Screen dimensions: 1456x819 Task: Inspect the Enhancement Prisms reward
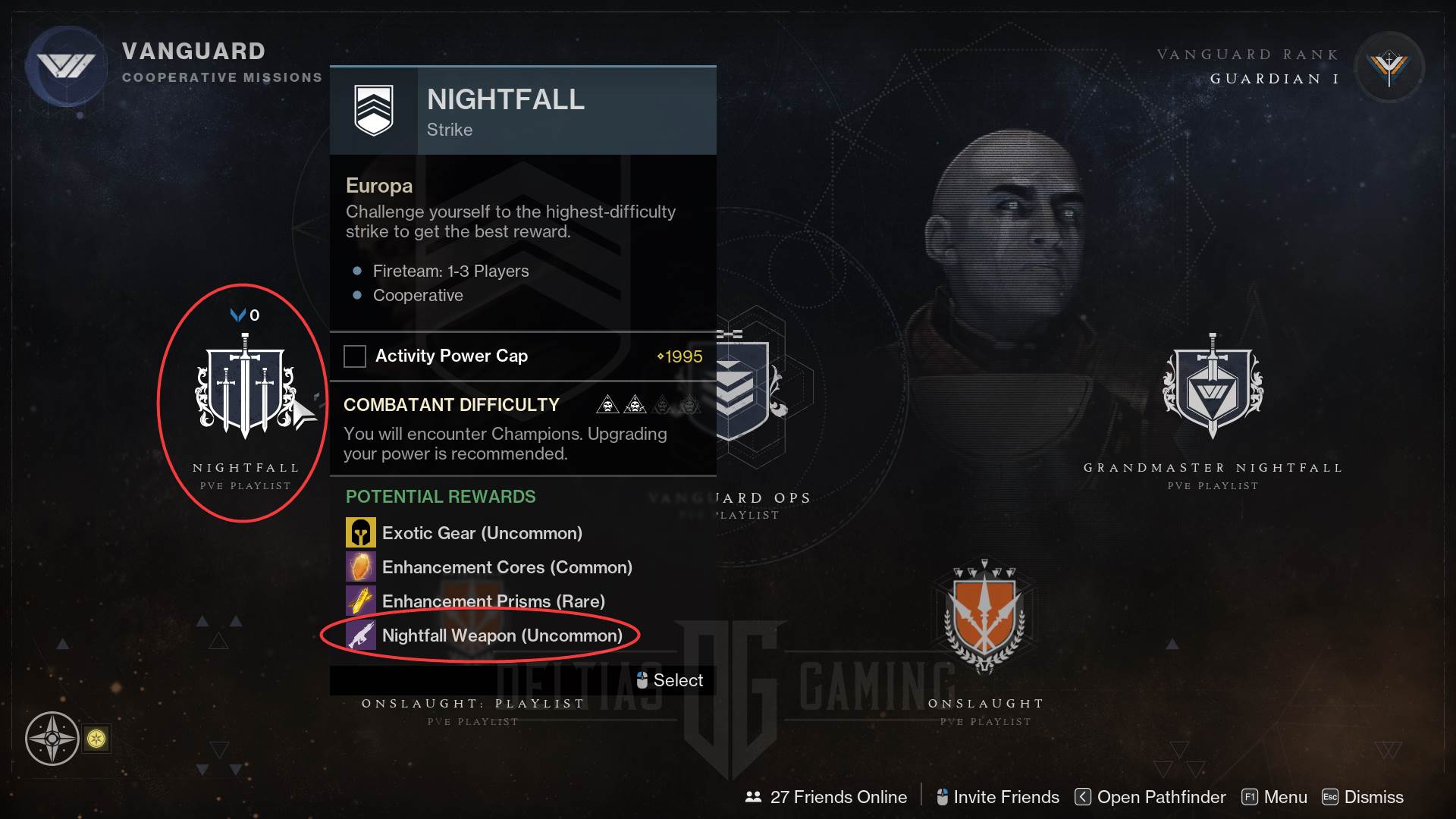pos(361,601)
